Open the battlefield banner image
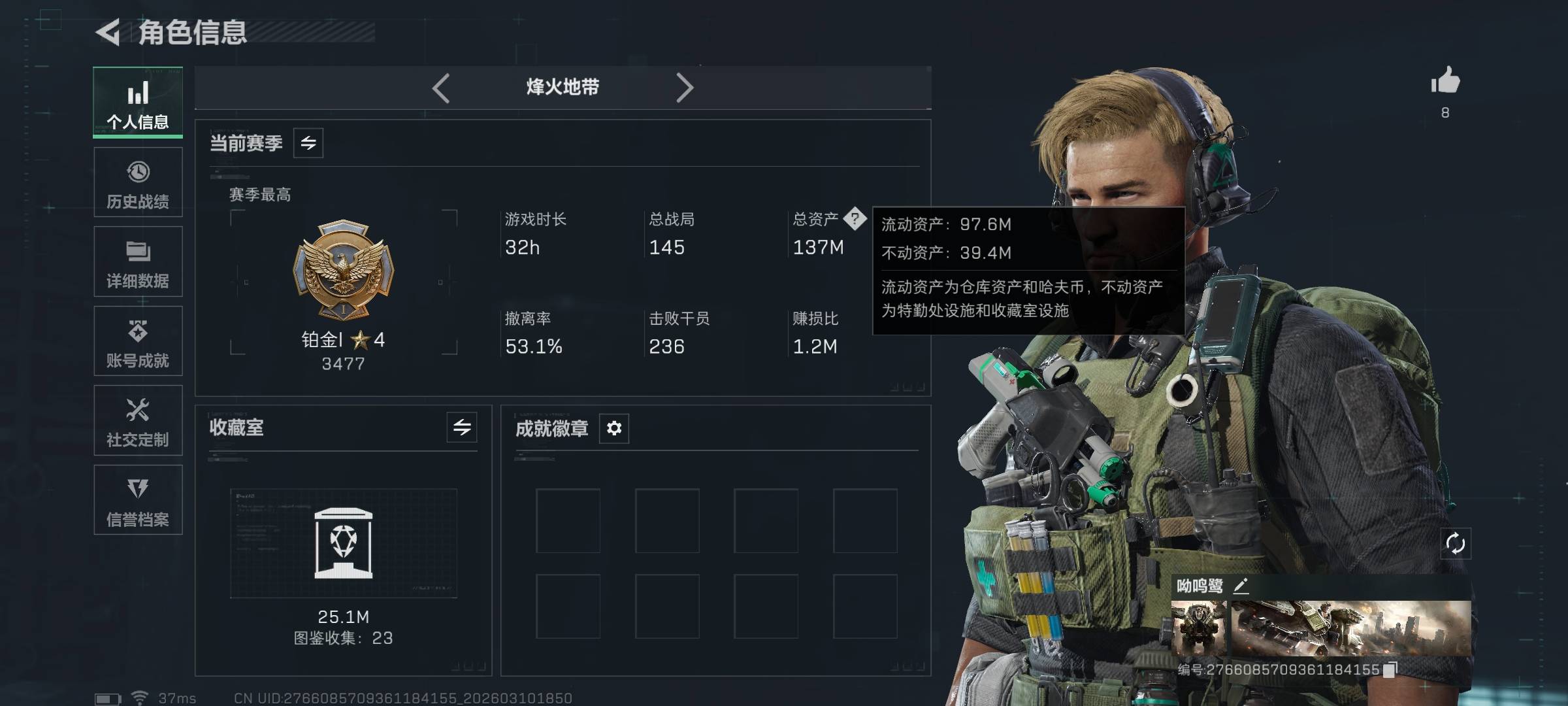The height and width of the screenshot is (706, 1568). click(1351, 628)
